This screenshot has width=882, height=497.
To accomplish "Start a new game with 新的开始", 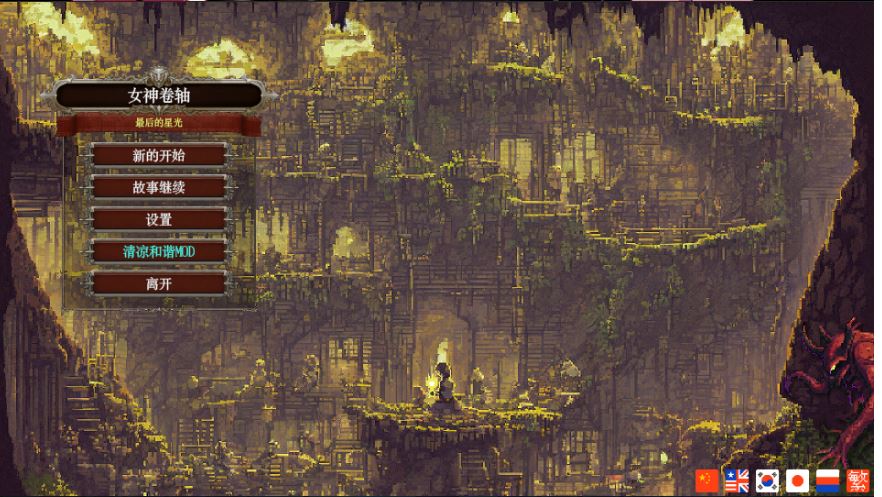I will point(159,155).
